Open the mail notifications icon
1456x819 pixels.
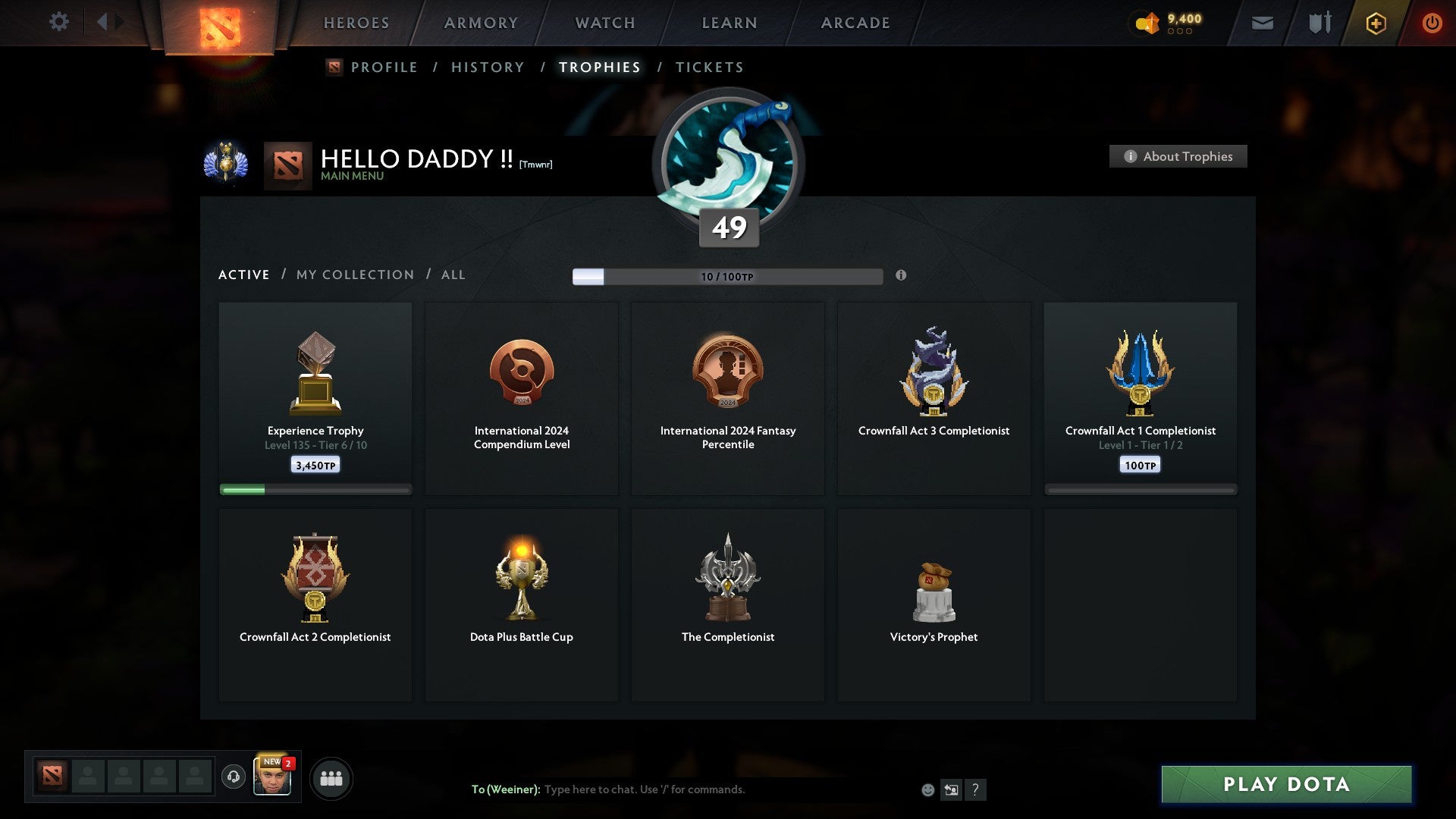(x=1263, y=23)
